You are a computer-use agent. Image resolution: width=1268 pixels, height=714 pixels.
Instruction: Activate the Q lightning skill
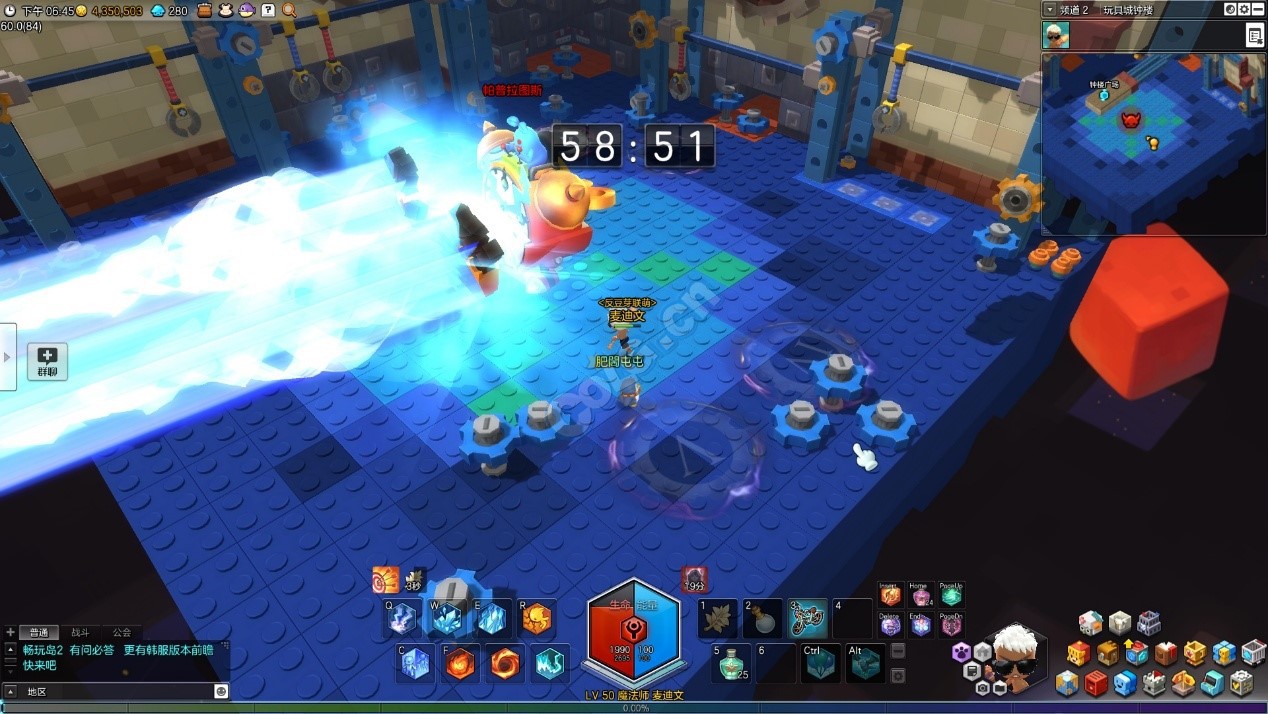402,619
